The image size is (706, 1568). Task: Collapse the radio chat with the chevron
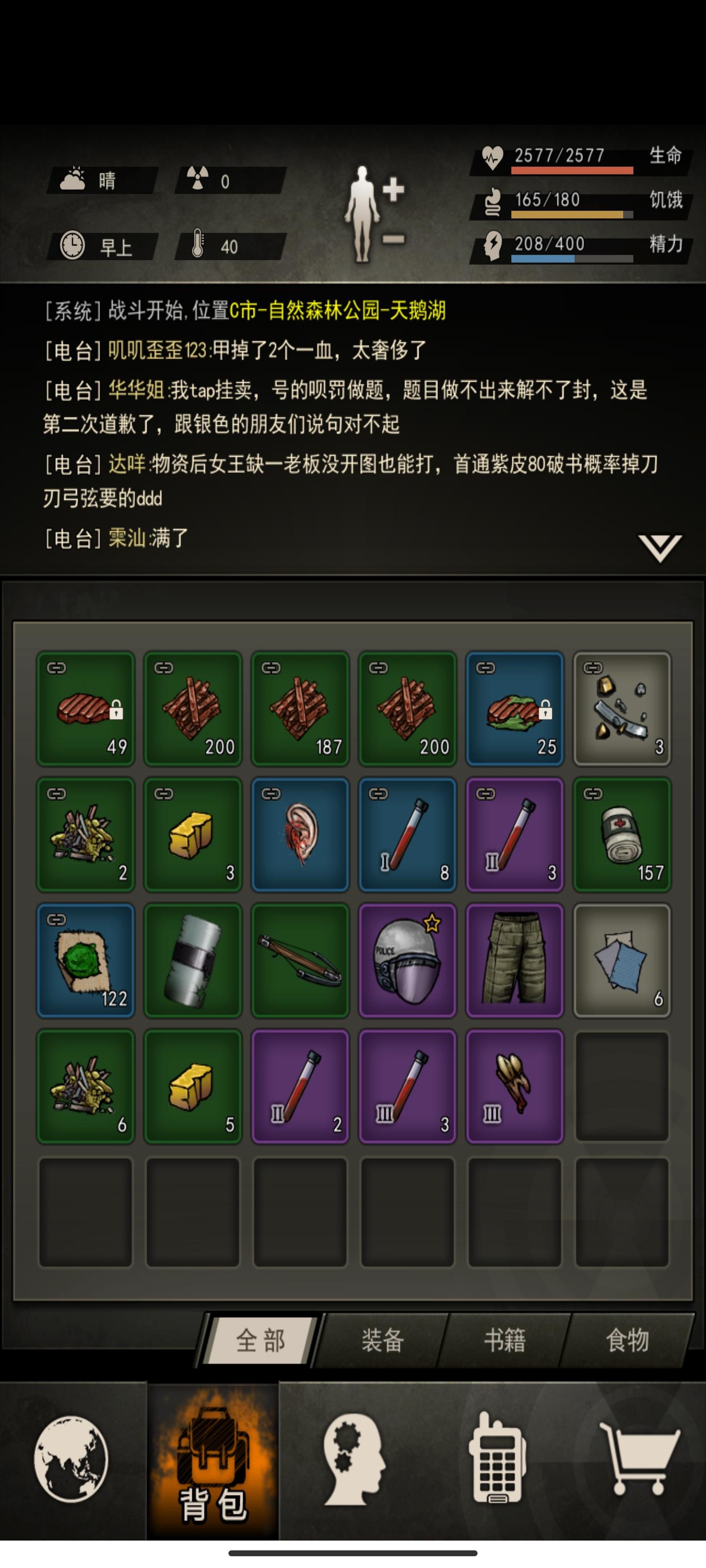[x=660, y=547]
